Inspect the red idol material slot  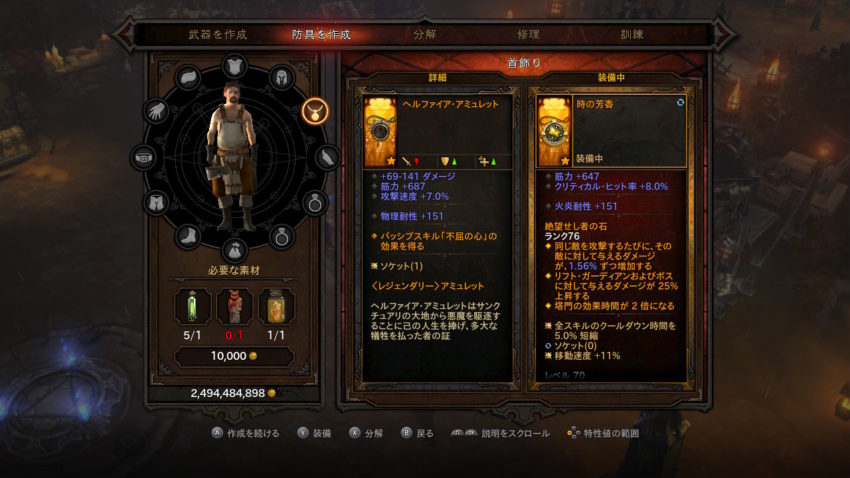pos(233,308)
